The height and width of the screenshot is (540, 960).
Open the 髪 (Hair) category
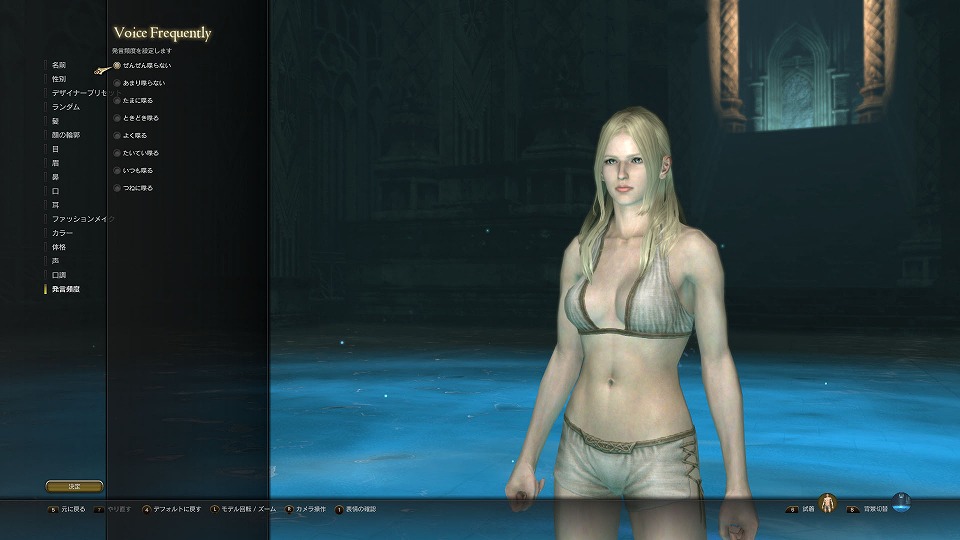[55, 120]
